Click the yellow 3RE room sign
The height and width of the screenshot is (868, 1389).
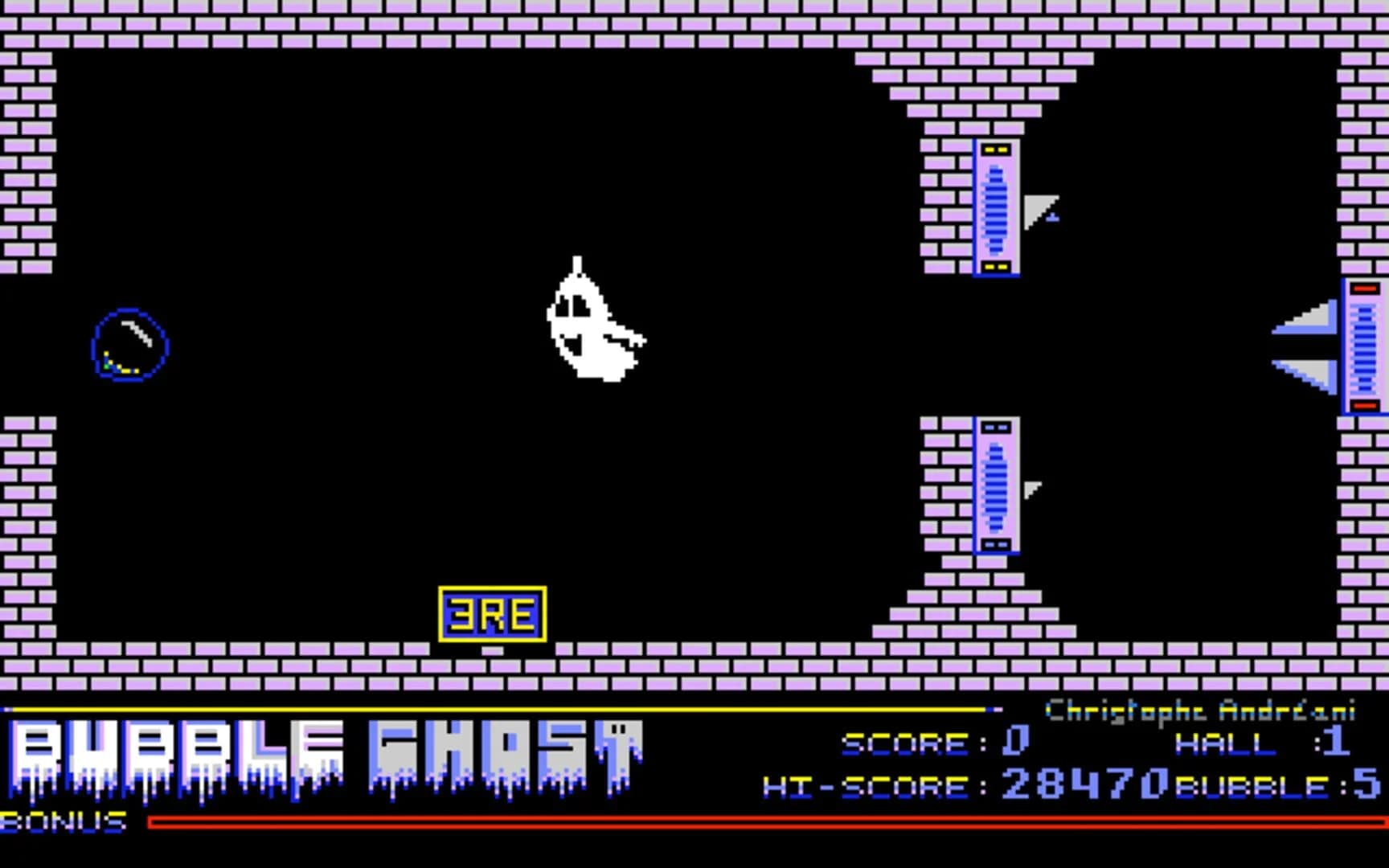493,615
